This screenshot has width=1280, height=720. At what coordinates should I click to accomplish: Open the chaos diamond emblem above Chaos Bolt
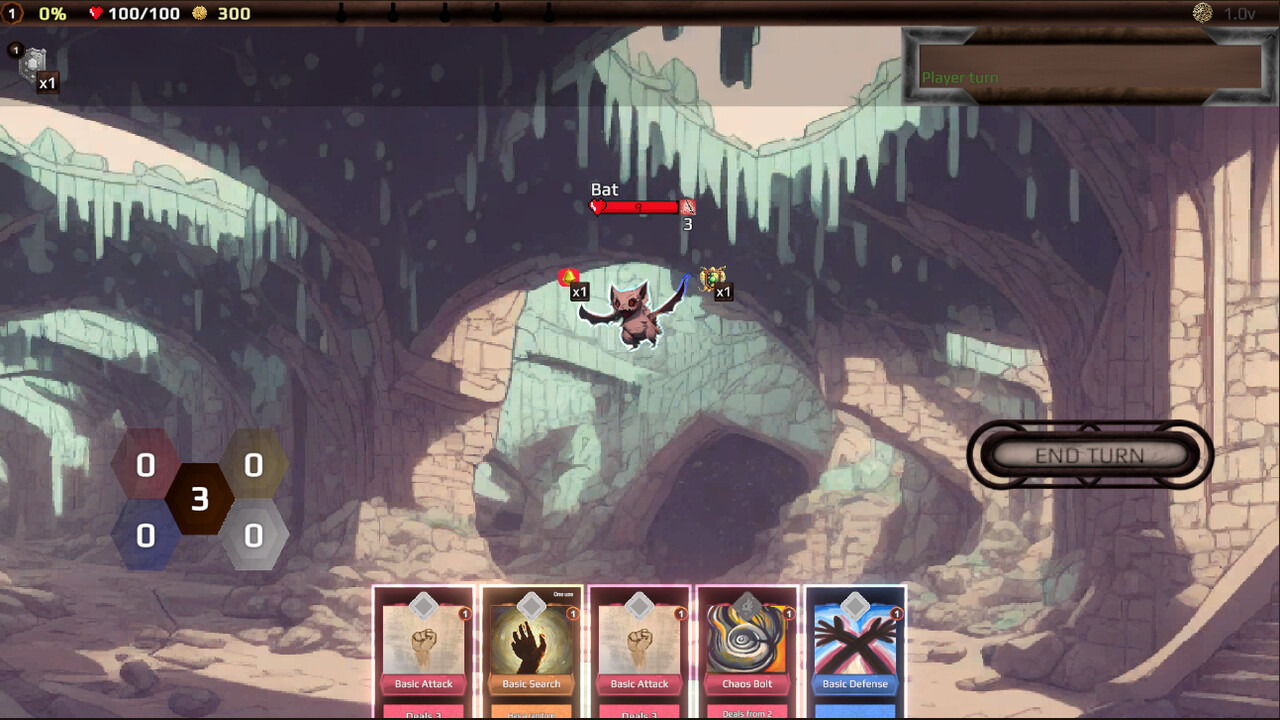click(x=747, y=604)
